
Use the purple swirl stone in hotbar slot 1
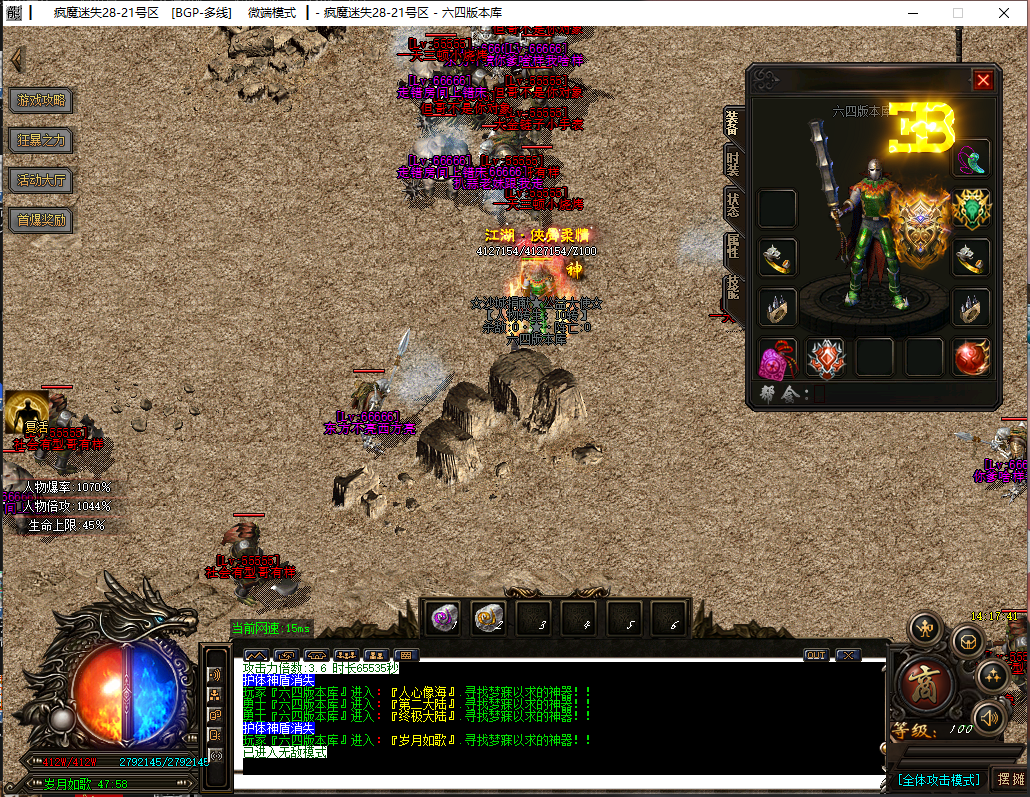(x=444, y=619)
